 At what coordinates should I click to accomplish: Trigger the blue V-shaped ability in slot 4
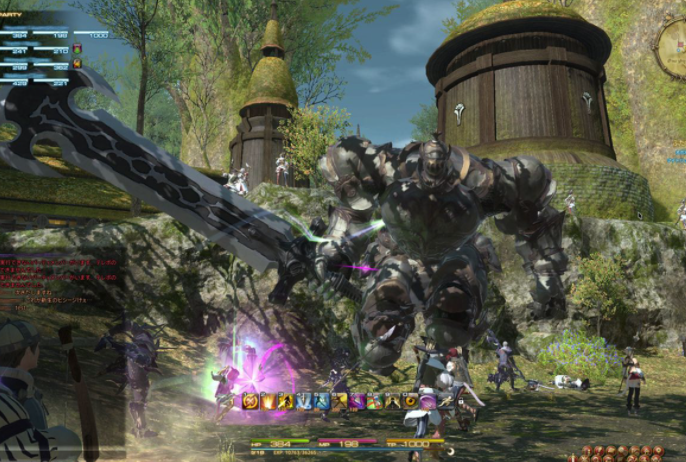tap(304, 401)
